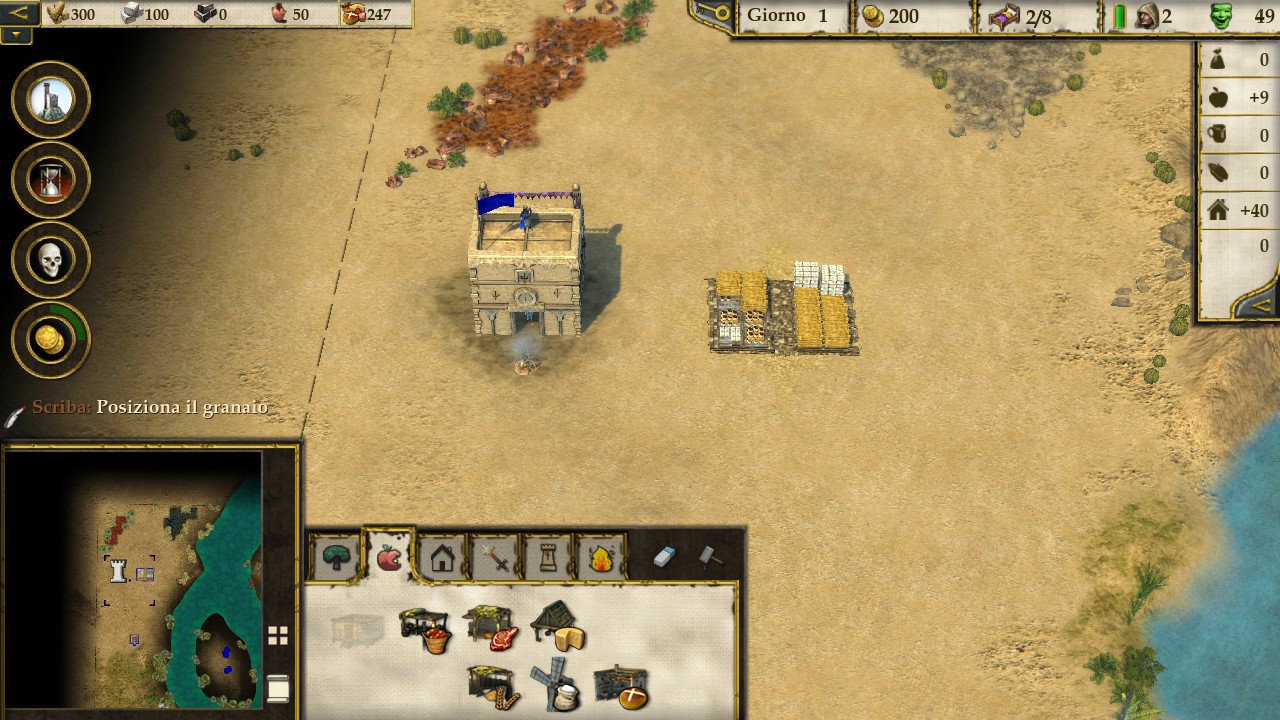Screen dimensions: 1280x720
Task: Switch to the town house tab
Action: click(x=442, y=558)
